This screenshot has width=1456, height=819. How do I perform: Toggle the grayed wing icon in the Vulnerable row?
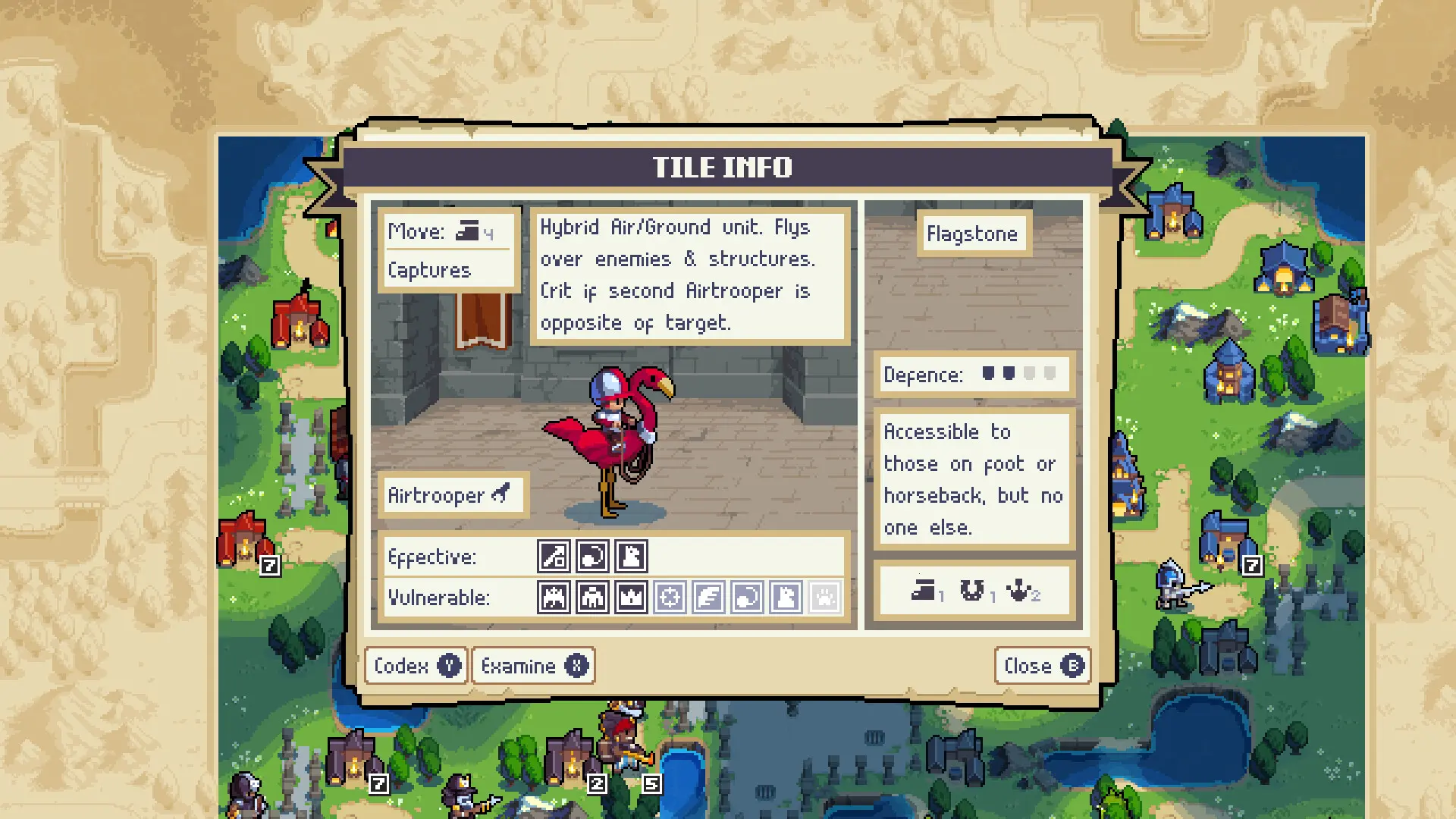click(x=709, y=598)
